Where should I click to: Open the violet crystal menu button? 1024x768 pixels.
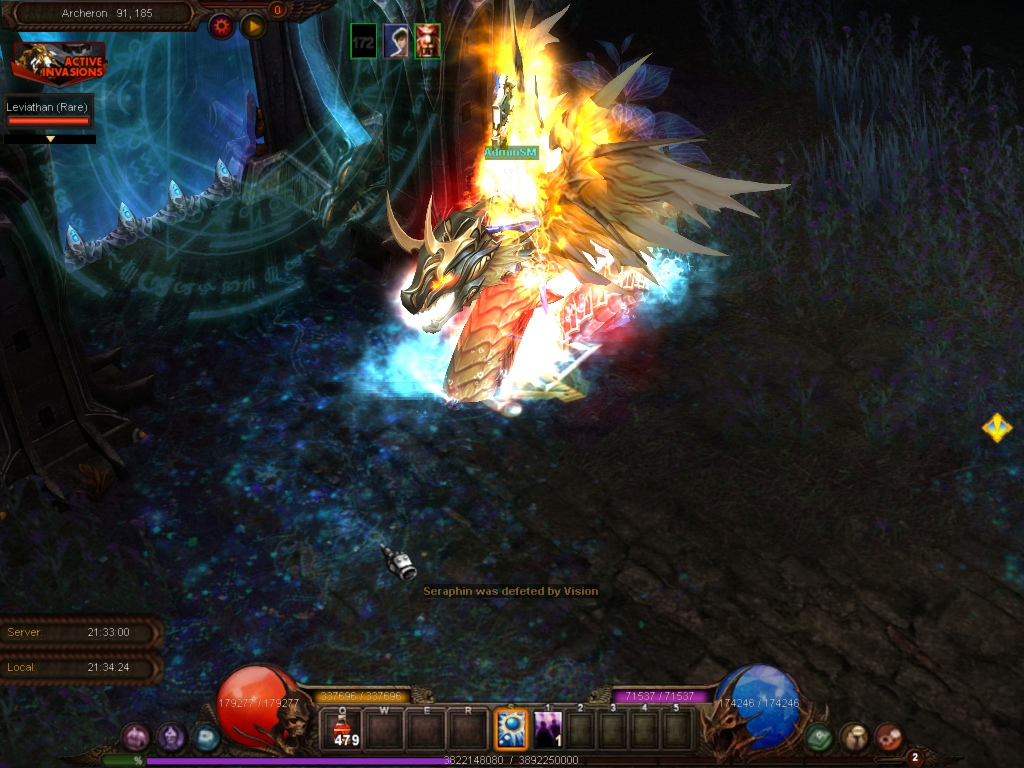[171, 738]
